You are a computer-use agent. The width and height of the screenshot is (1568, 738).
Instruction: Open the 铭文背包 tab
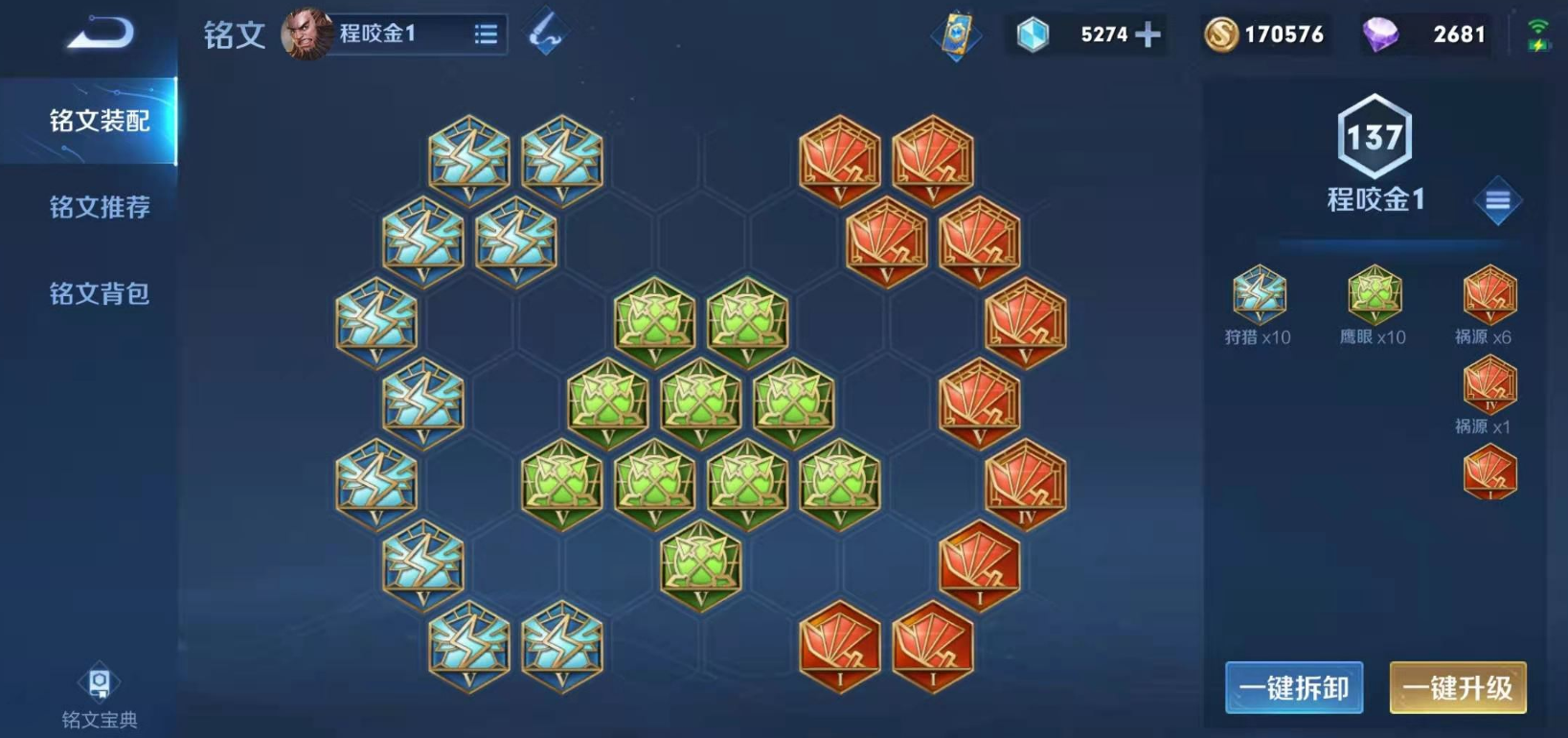click(99, 293)
